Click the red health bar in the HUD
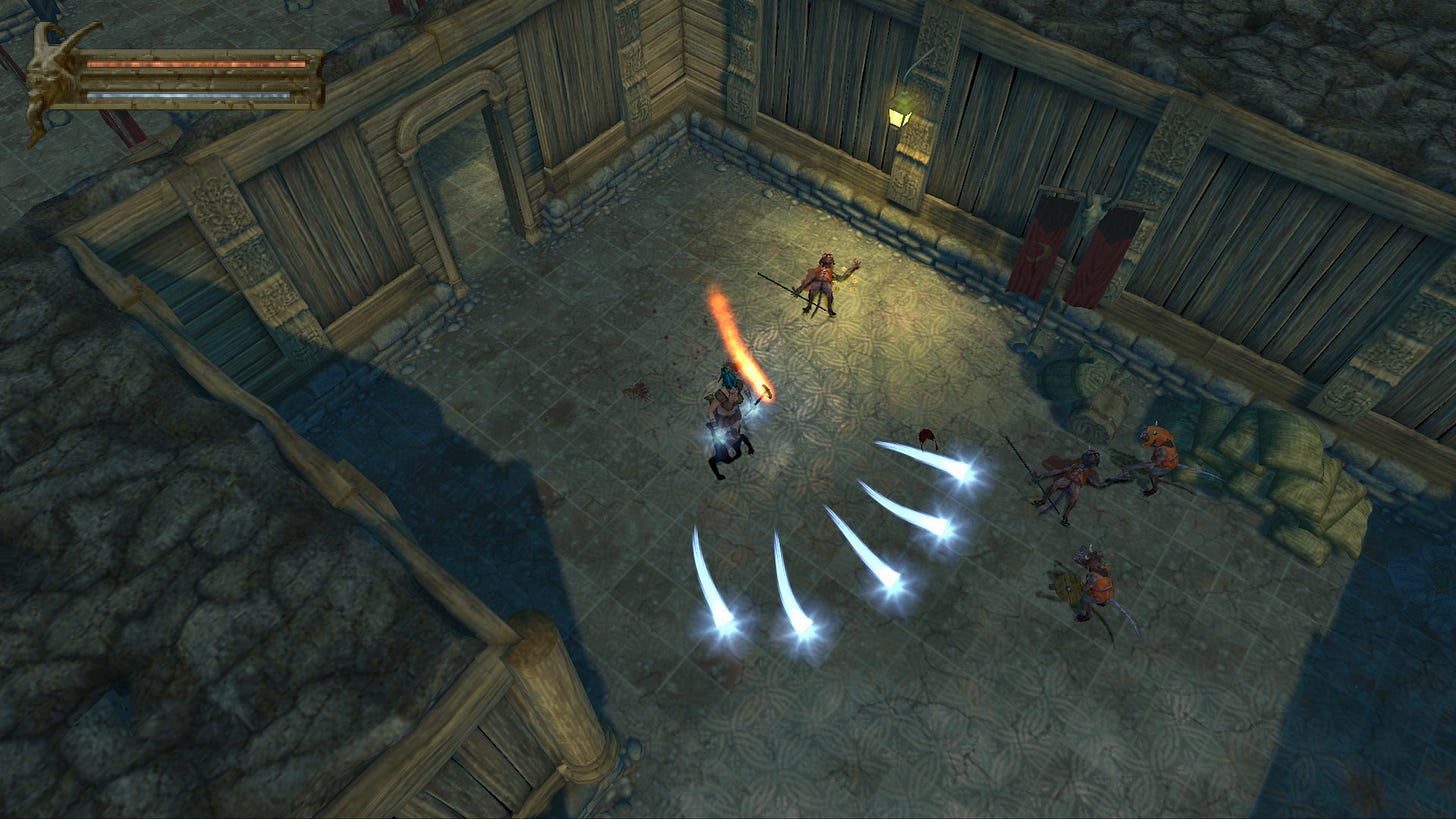The height and width of the screenshot is (819, 1456). (x=195, y=64)
